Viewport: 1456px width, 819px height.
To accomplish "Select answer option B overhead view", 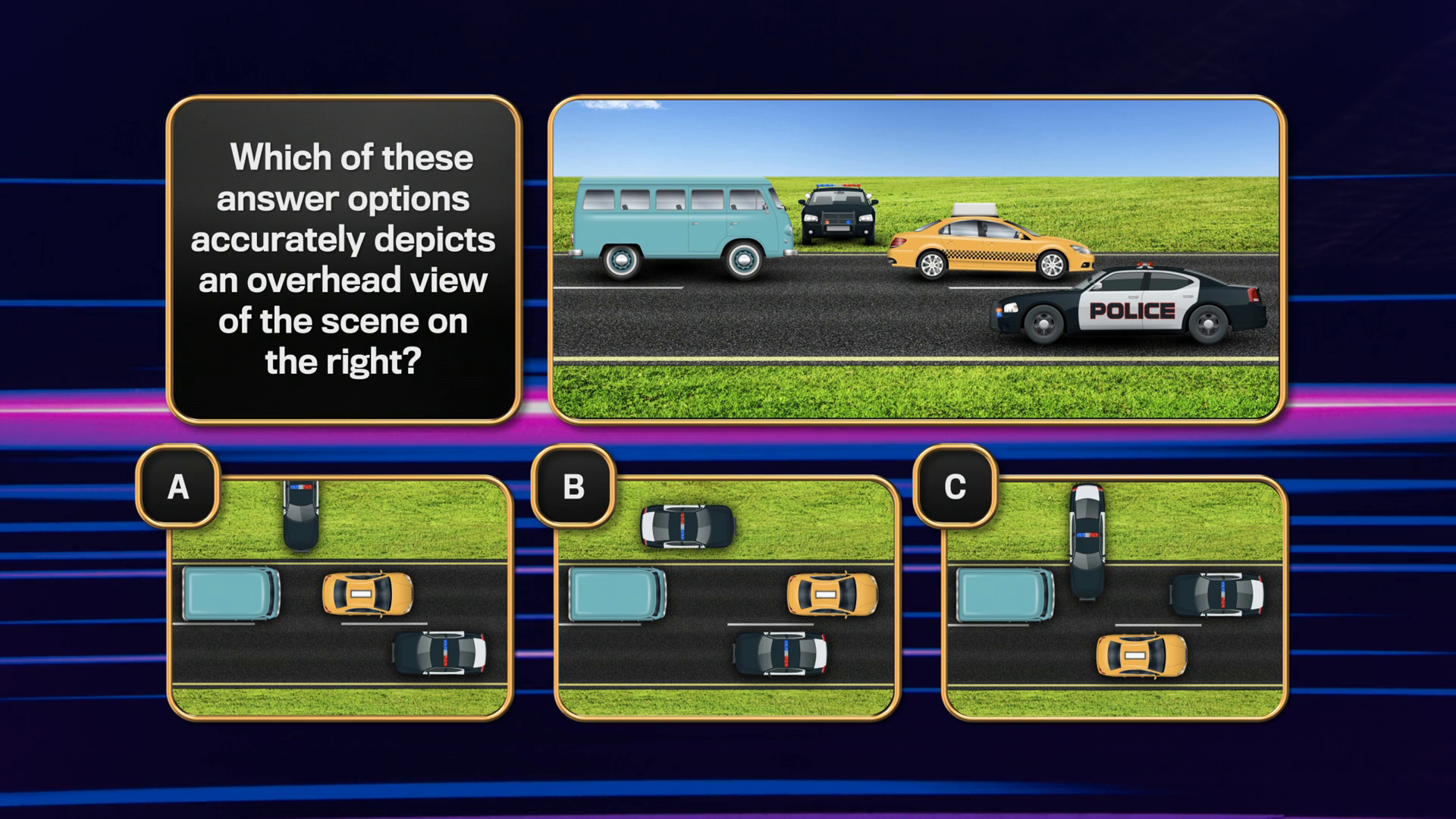I will 726,599.
